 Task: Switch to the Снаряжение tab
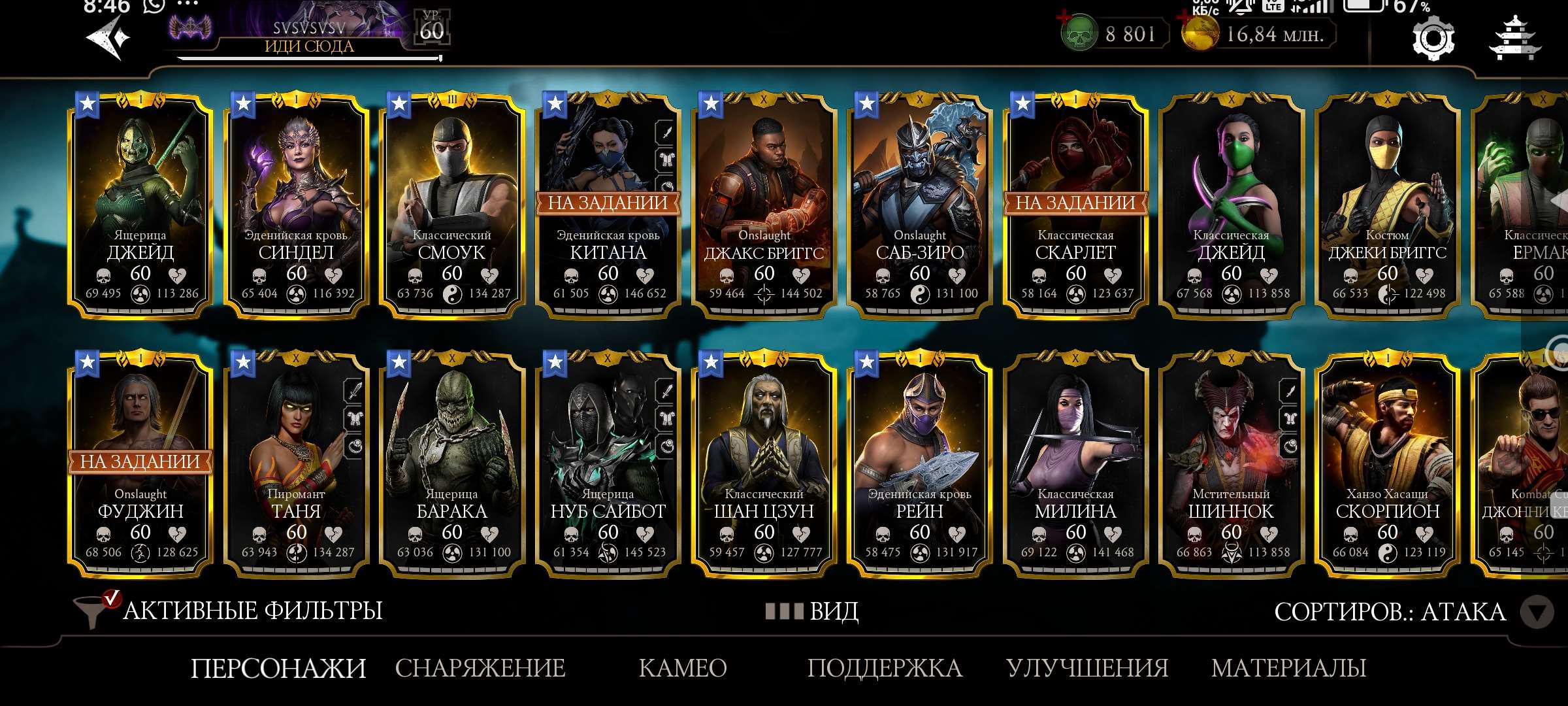click(480, 668)
